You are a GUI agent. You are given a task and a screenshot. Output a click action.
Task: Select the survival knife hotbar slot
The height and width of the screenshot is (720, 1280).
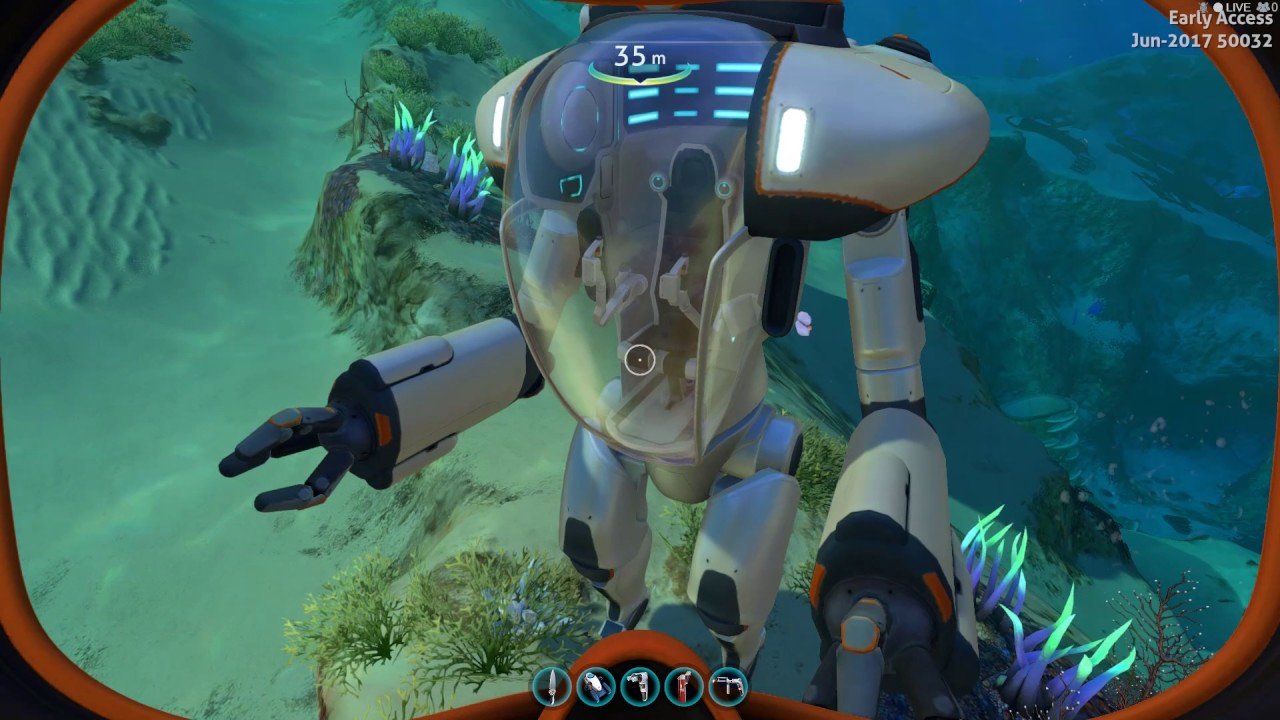(551, 687)
